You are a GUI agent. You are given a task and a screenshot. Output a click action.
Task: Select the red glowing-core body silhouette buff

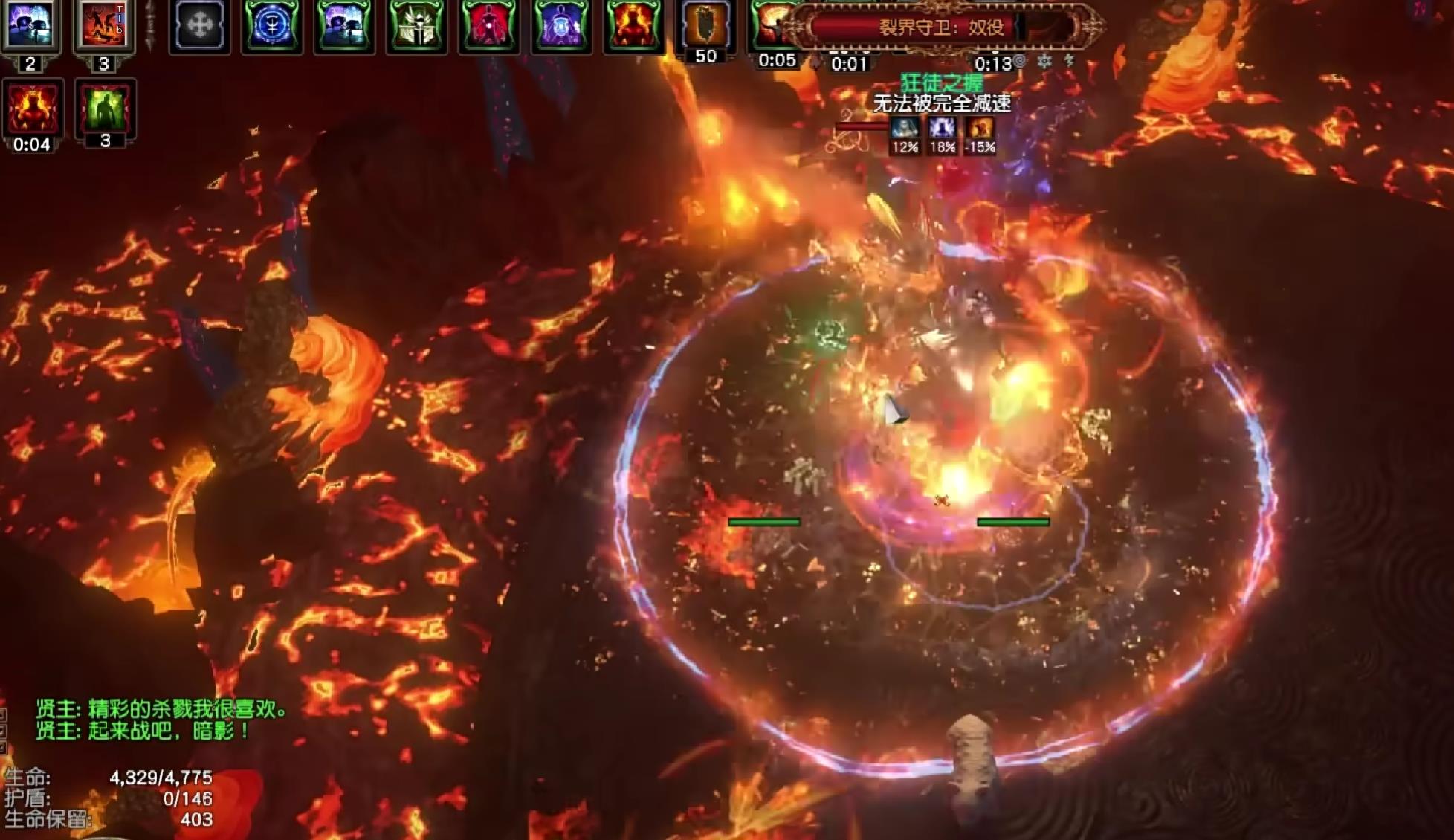488,26
